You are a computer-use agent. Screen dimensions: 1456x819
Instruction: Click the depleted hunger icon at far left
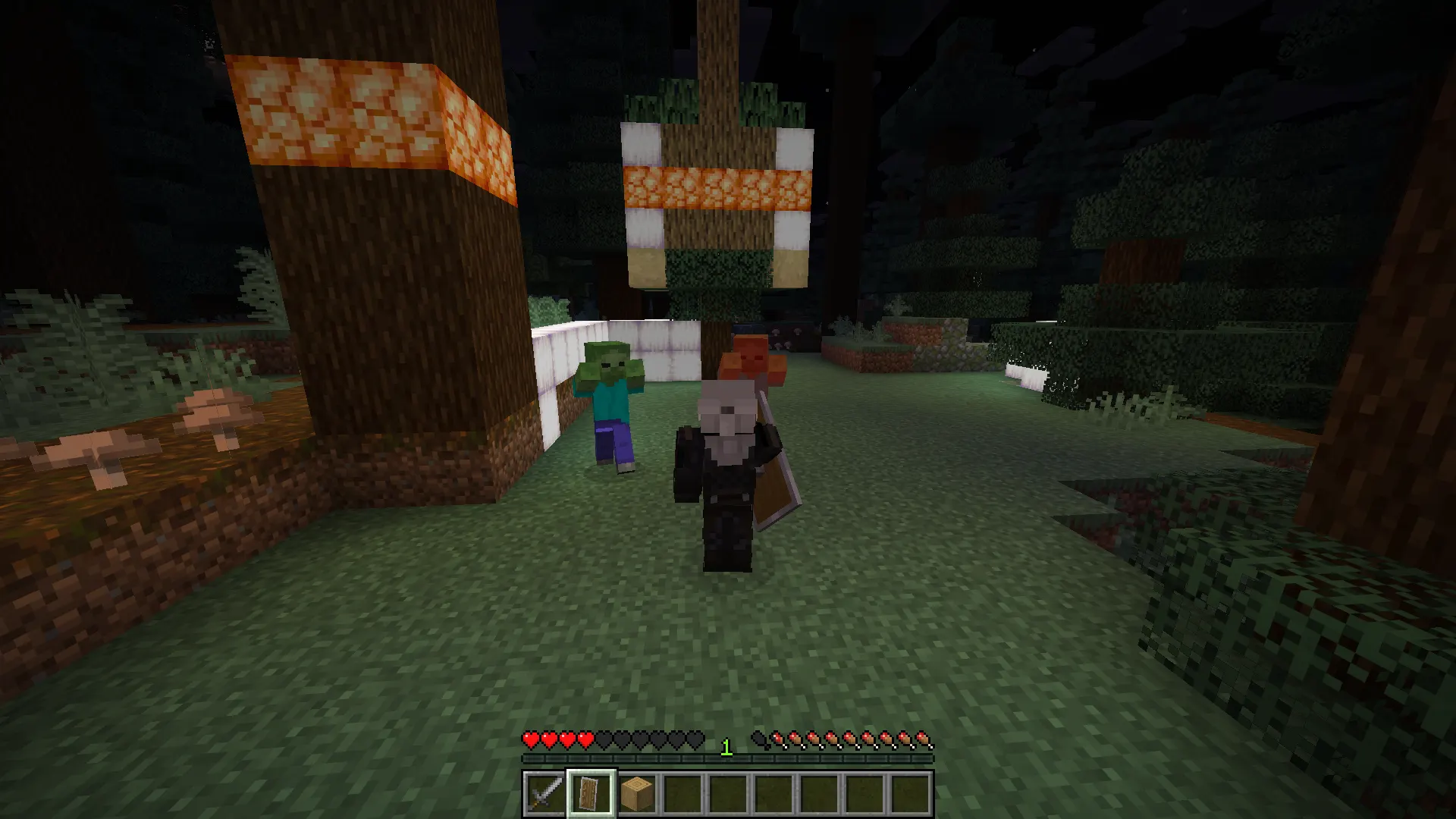[x=758, y=737]
